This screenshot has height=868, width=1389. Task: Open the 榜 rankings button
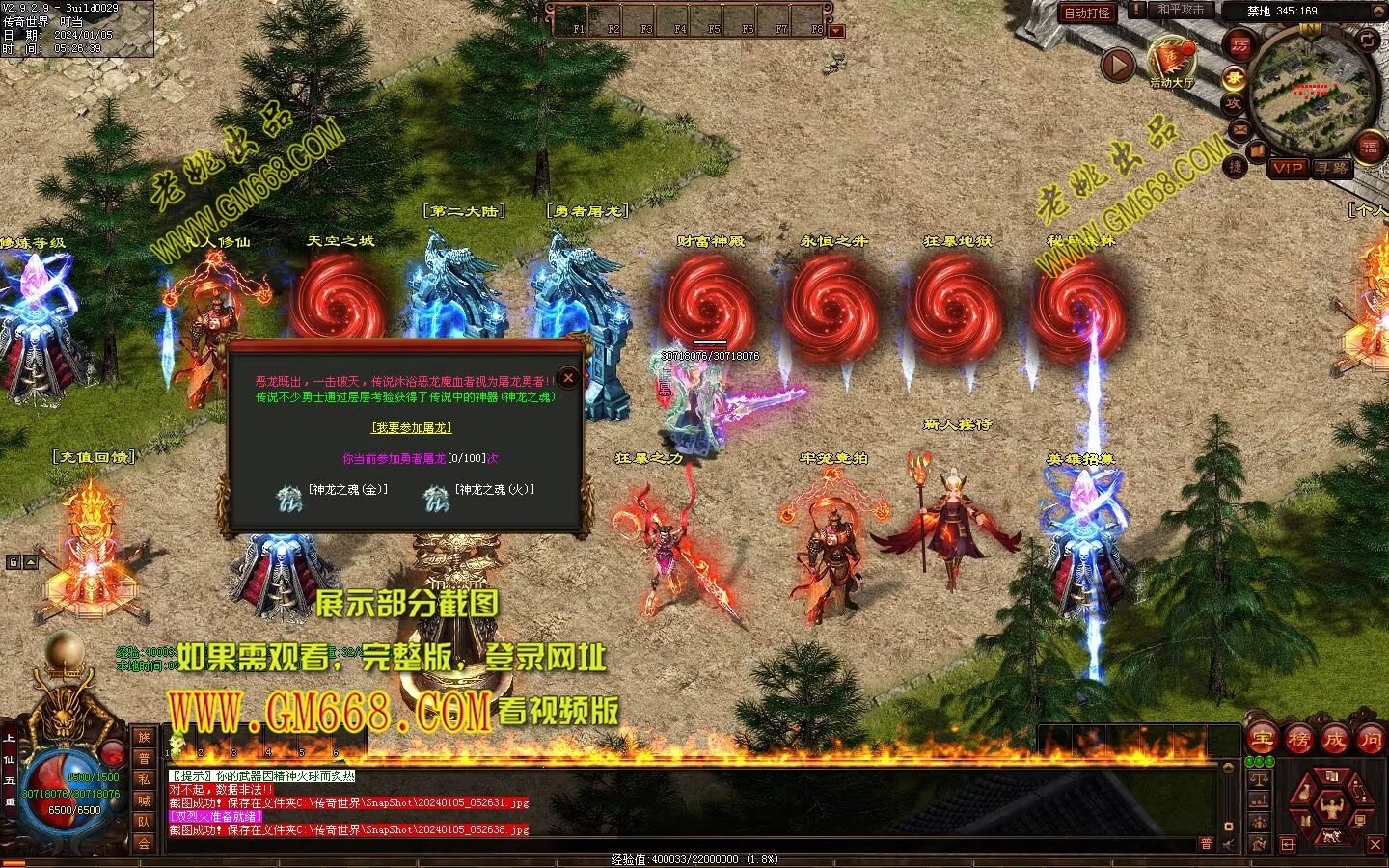tap(1298, 740)
